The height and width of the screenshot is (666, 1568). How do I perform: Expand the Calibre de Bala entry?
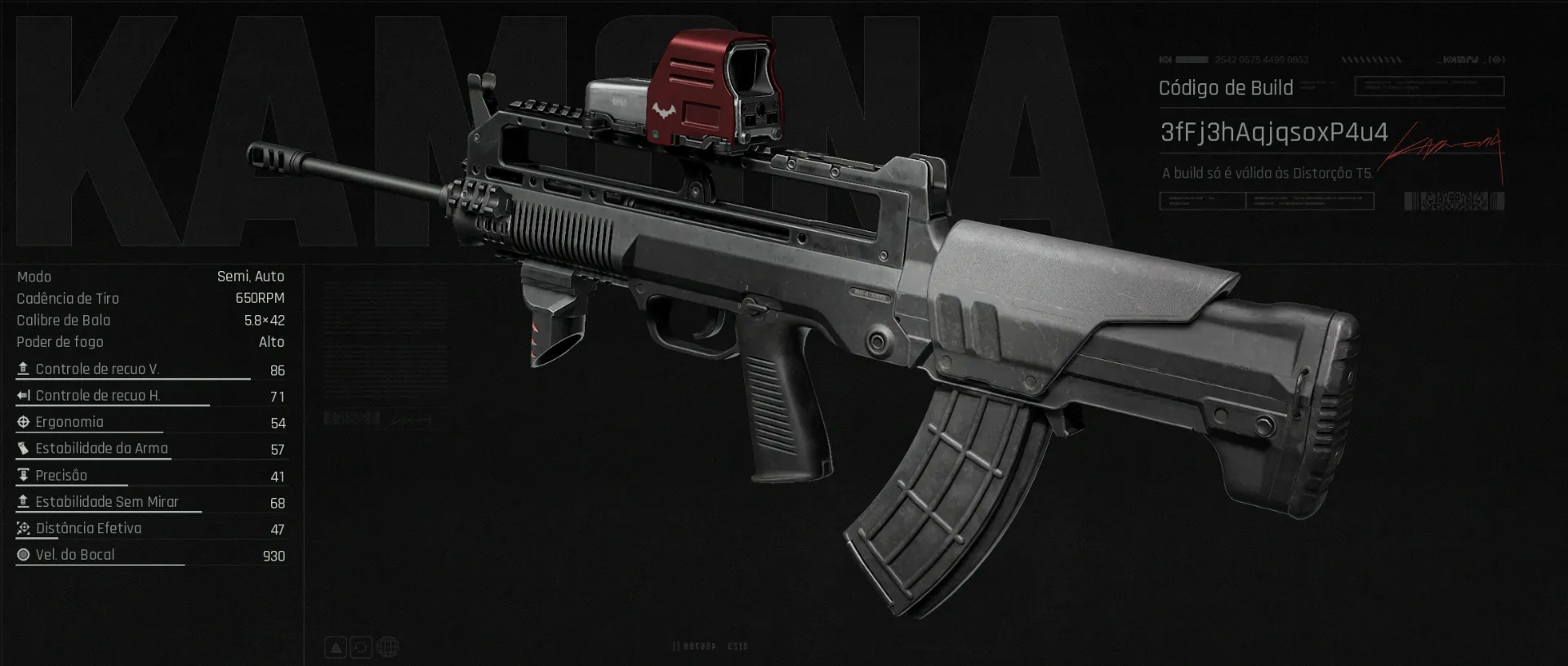coord(263,320)
